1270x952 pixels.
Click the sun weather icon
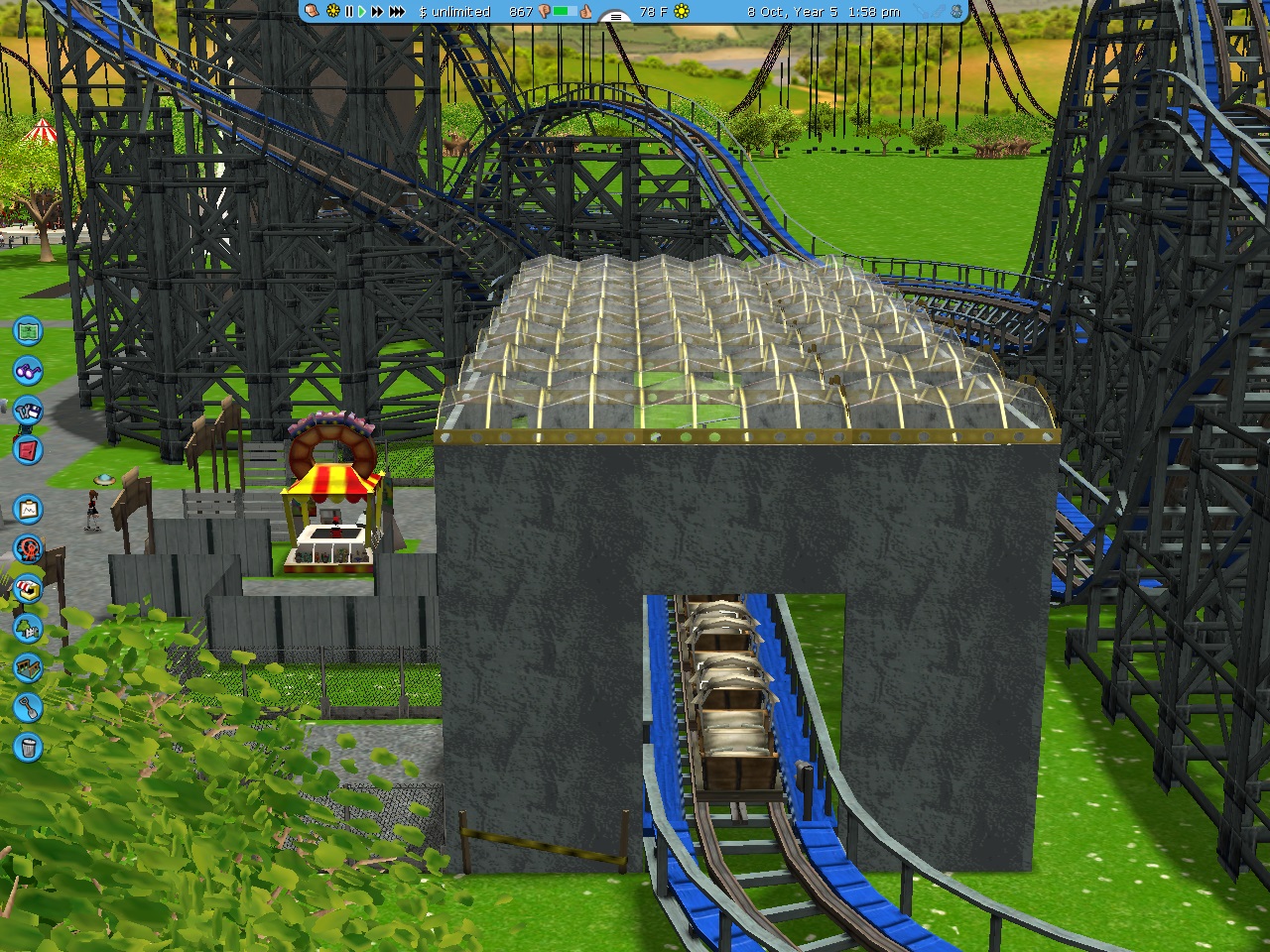[x=682, y=12]
